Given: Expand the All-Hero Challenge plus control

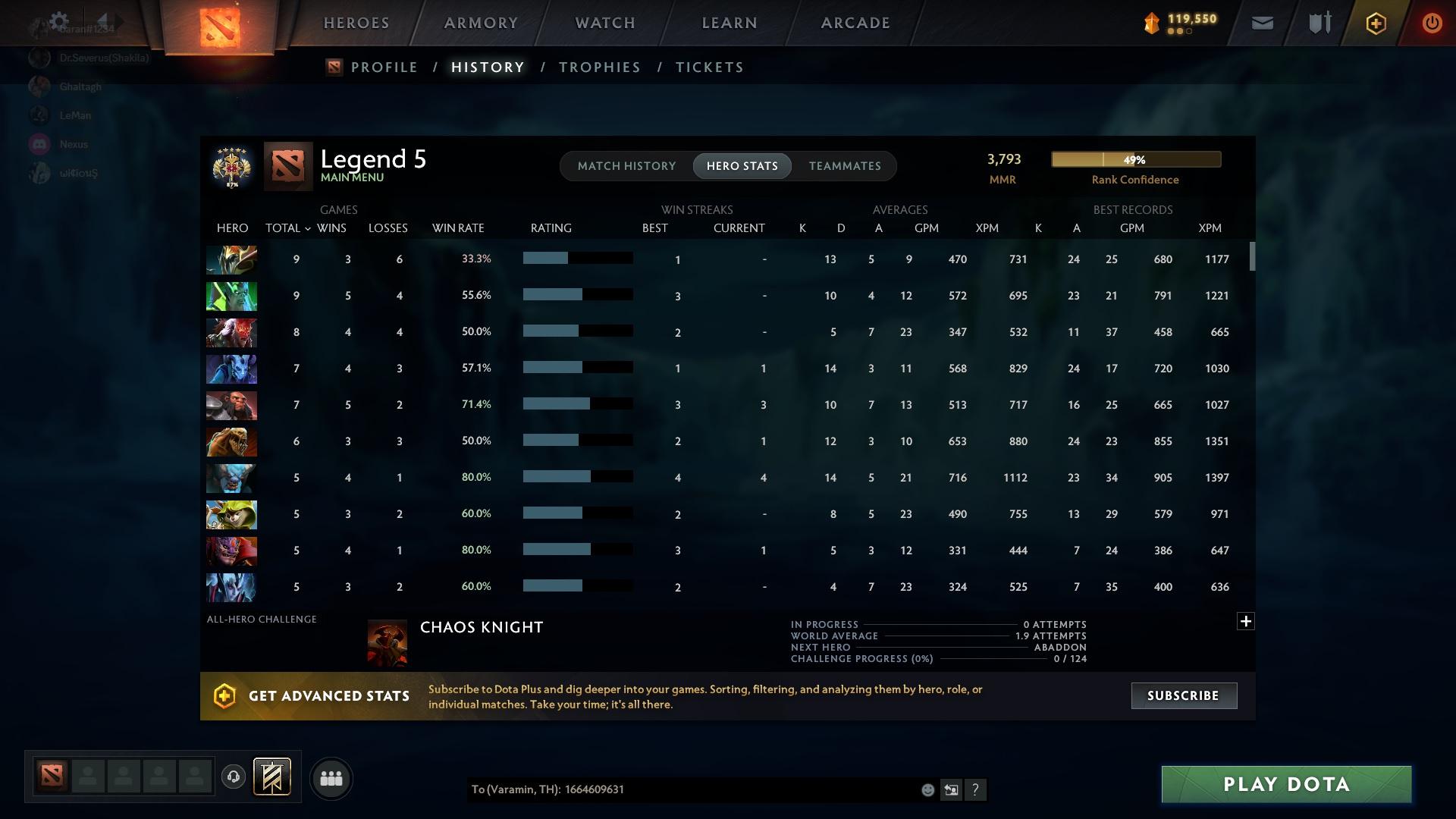Looking at the screenshot, I should click(x=1246, y=620).
